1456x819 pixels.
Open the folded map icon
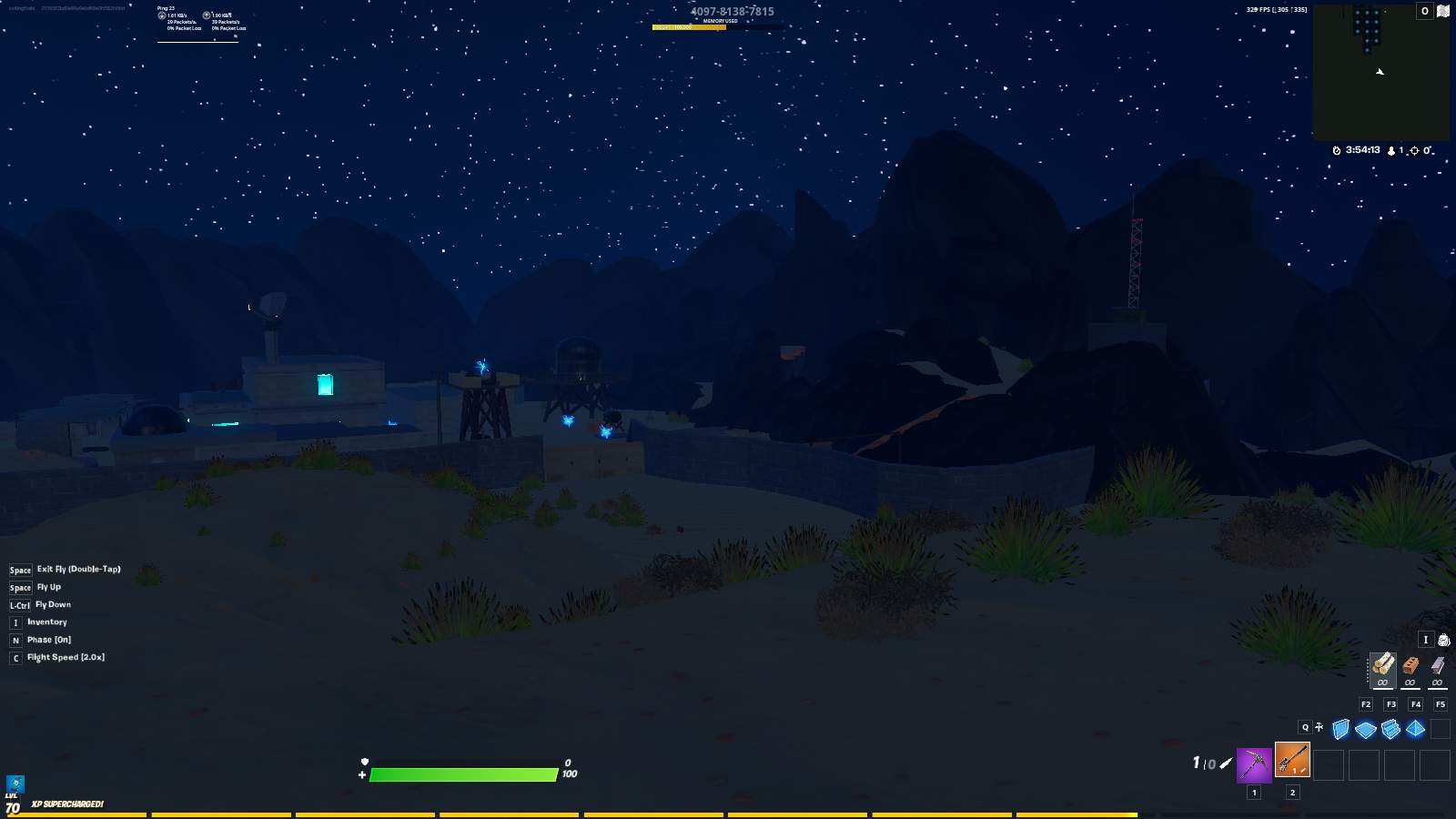(x=1443, y=11)
